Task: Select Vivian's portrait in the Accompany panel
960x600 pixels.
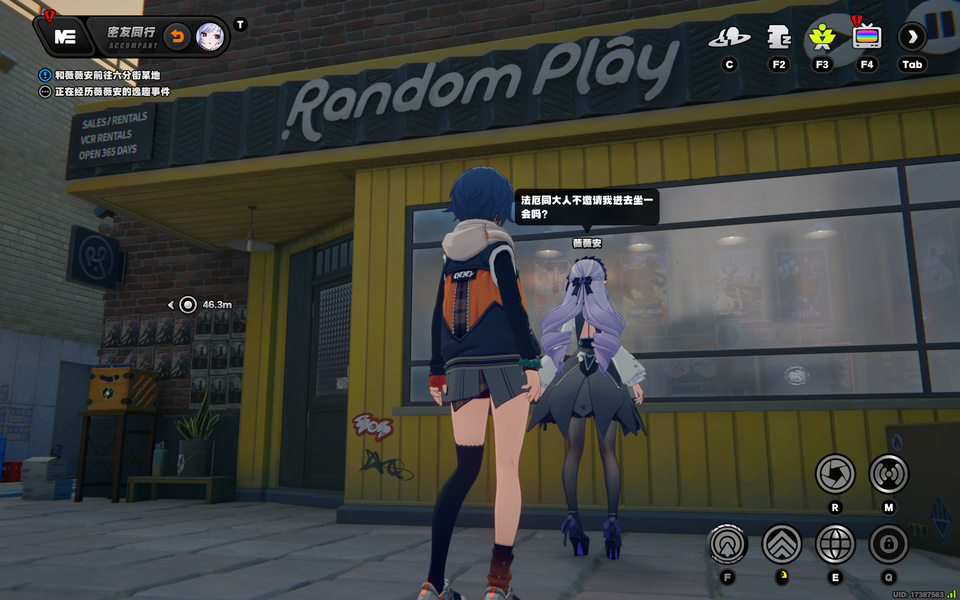Action: (210, 36)
